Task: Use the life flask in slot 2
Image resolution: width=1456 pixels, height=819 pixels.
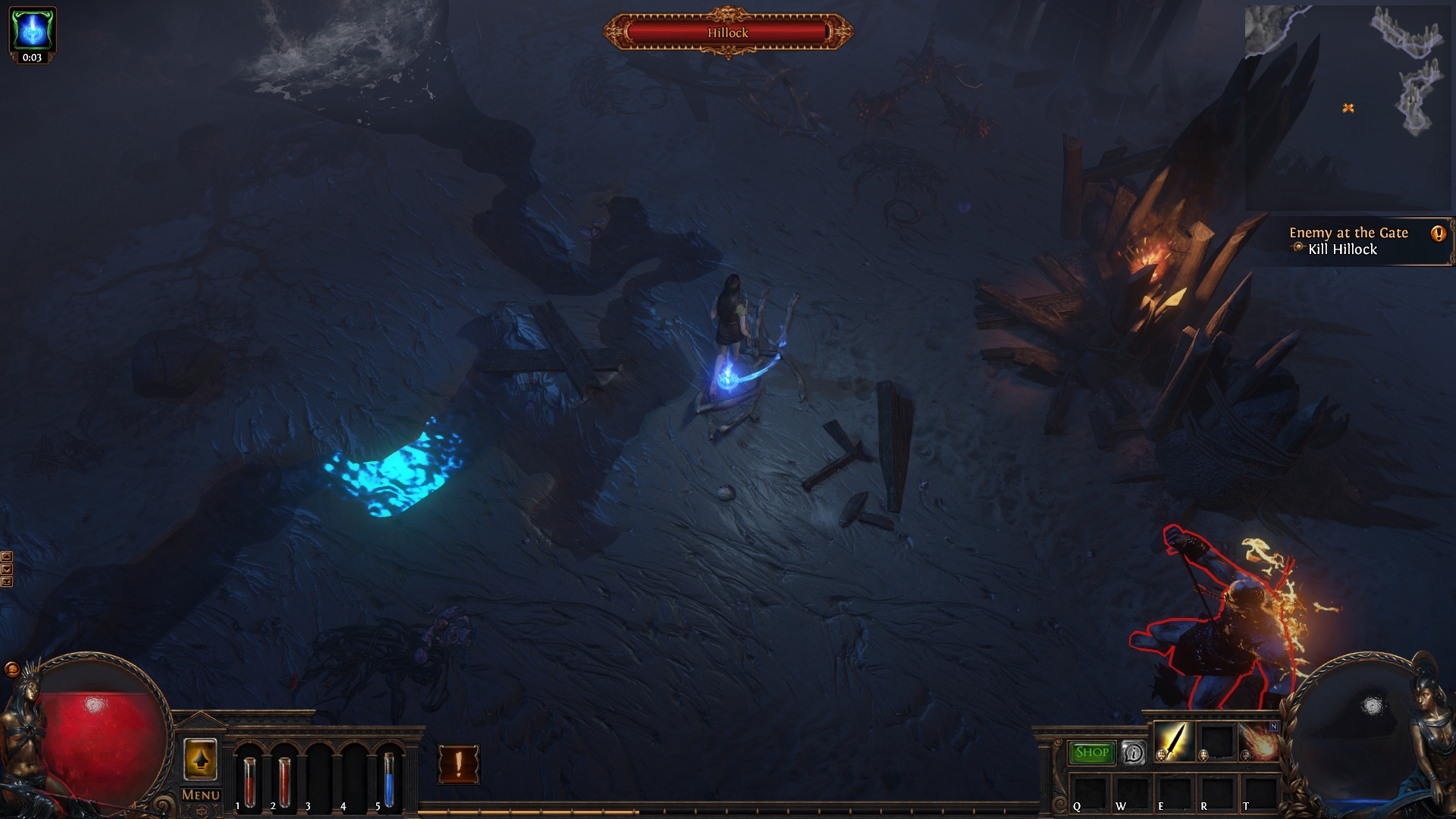Action: (x=284, y=781)
